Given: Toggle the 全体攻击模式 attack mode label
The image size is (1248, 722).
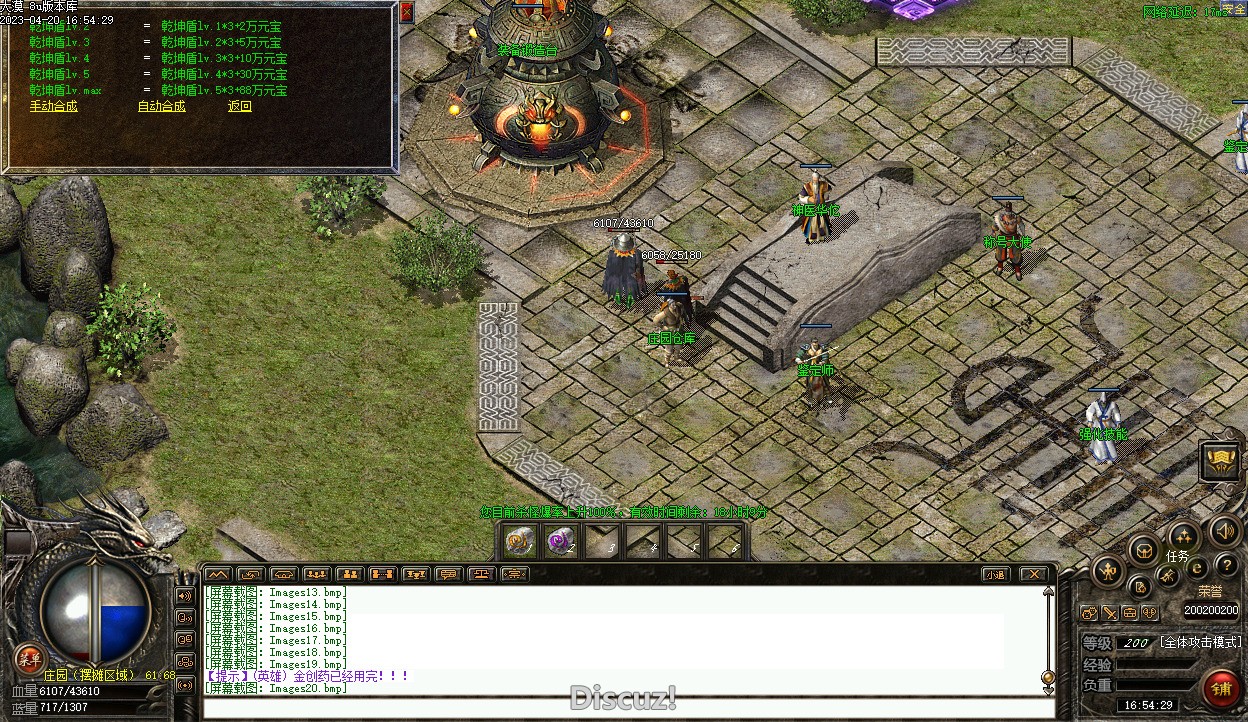Looking at the screenshot, I should [1200, 642].
